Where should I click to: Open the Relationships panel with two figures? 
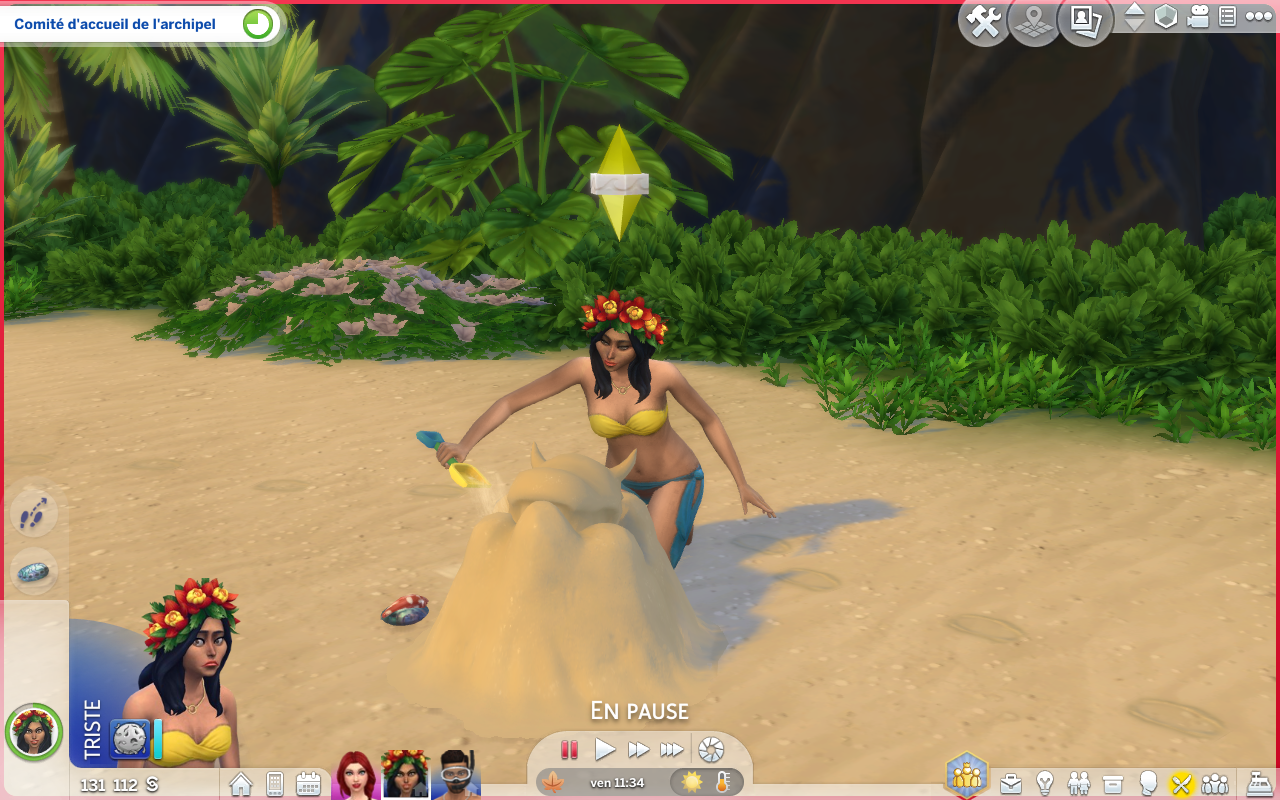1079,783
